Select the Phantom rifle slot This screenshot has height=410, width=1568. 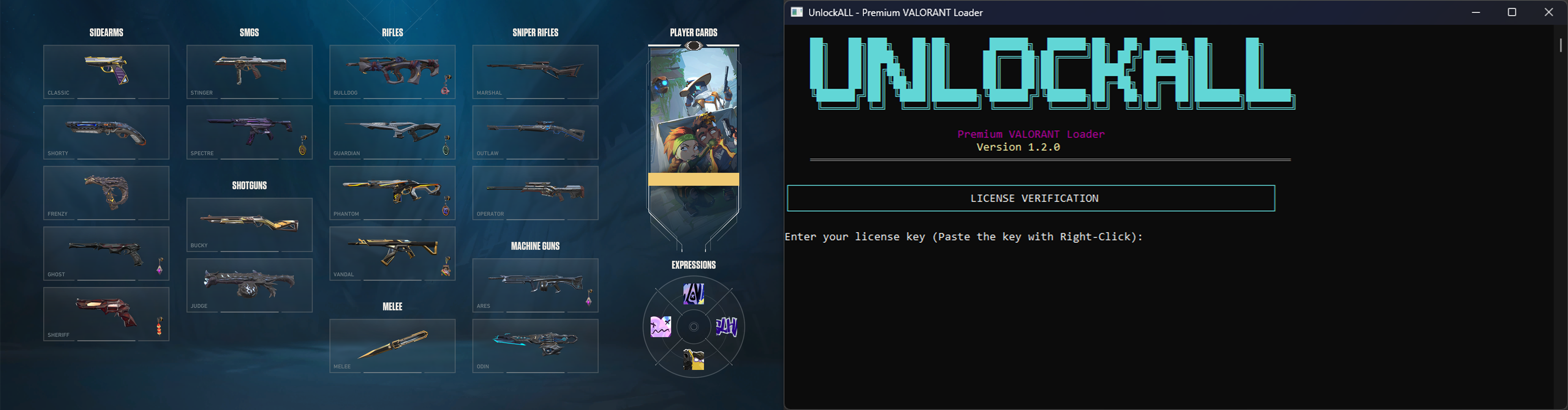tap(392, 192)
